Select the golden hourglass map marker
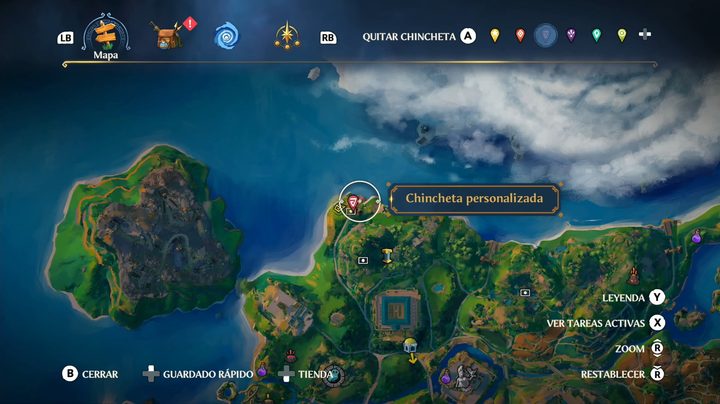The image size is (720, 404). click(x=386, y=255)
